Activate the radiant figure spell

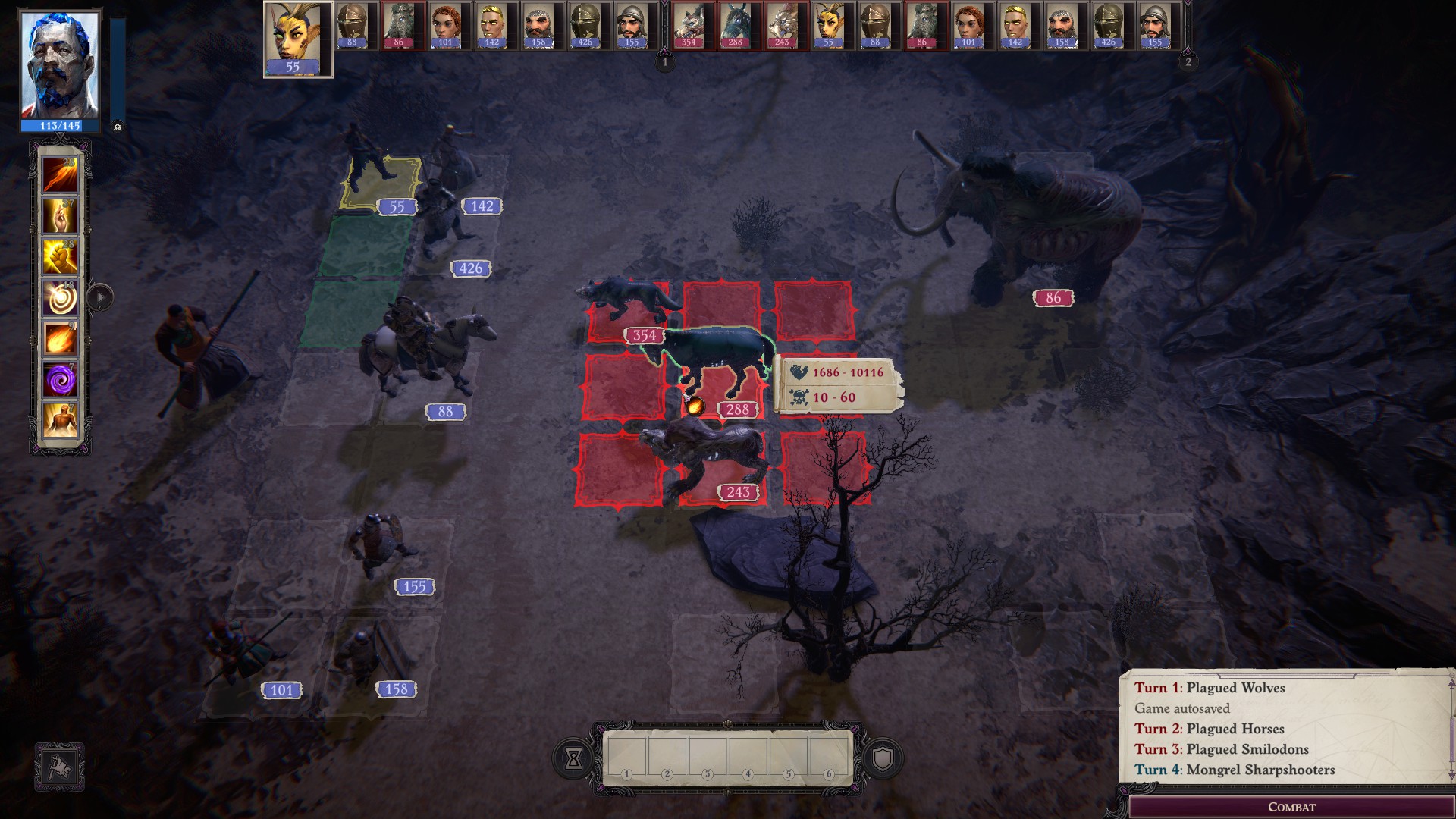coord(61,420)
